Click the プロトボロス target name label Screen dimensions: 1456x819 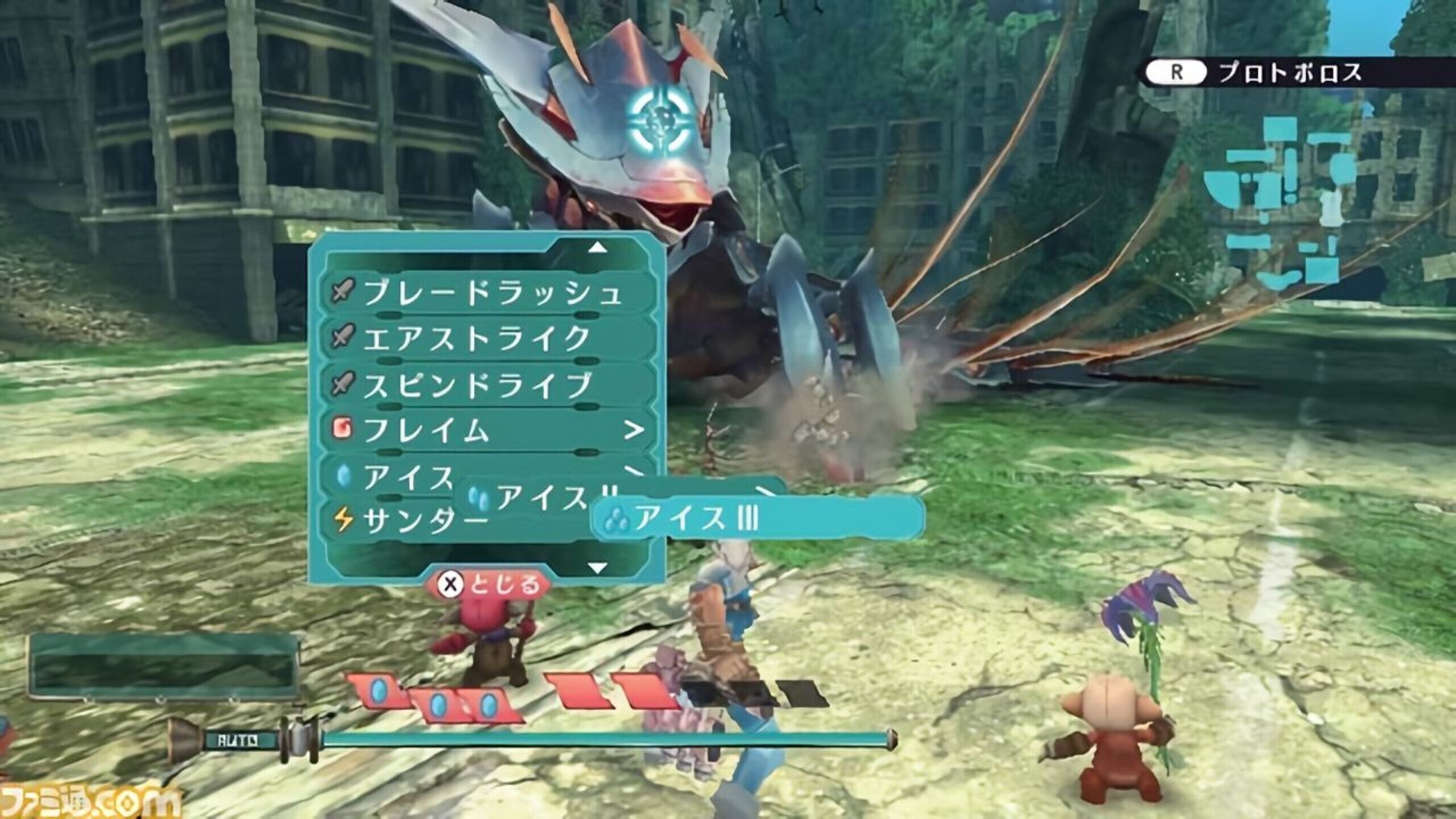point(1290,73)
